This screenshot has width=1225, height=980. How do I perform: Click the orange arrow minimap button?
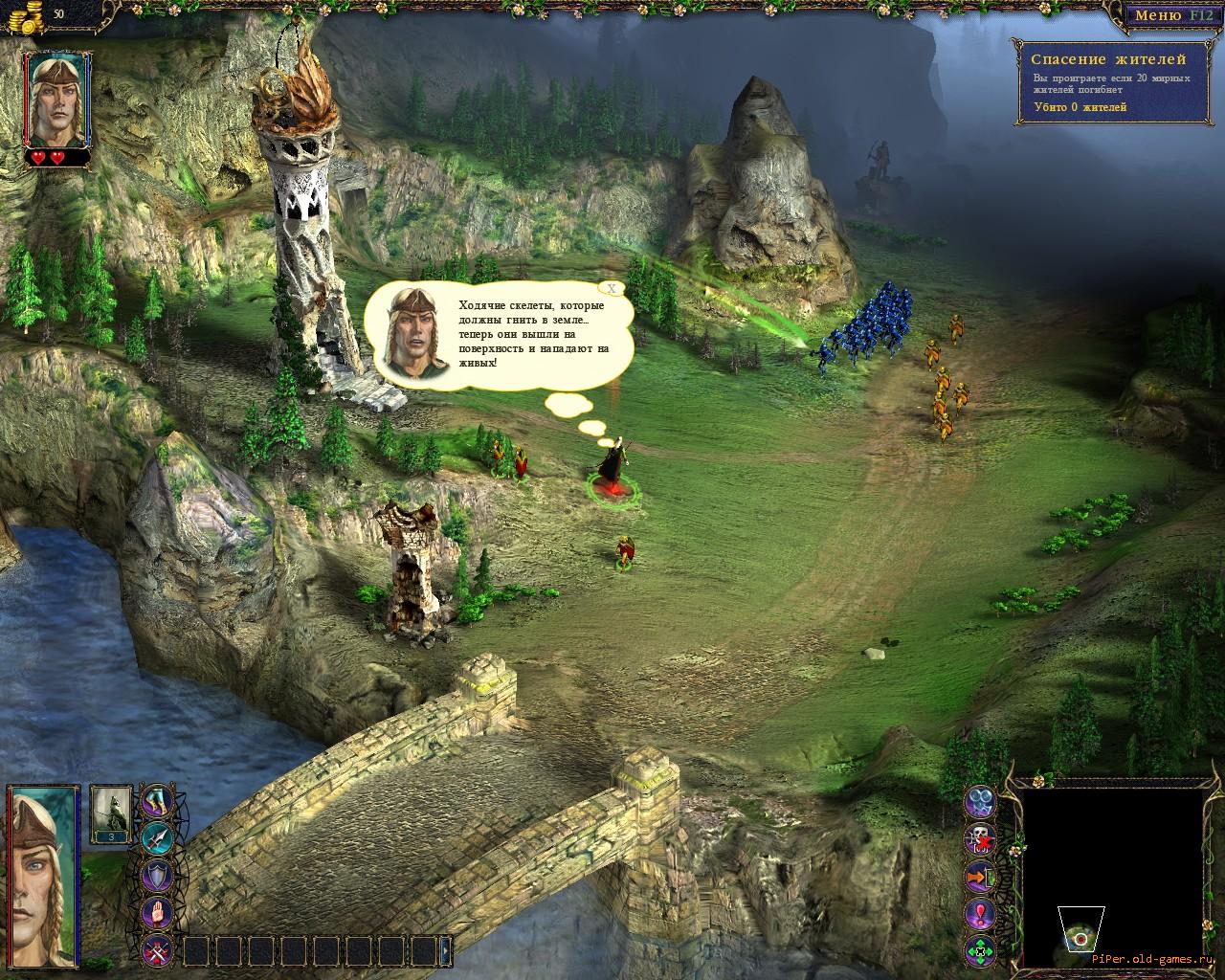[x=980, y=876]
